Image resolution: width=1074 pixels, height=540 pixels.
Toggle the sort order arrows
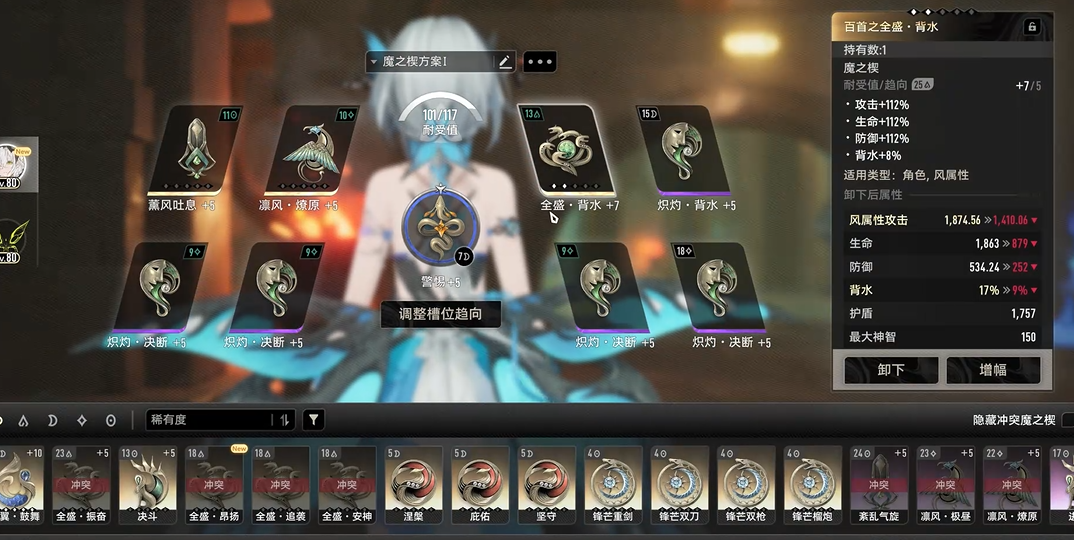[285, 420]
